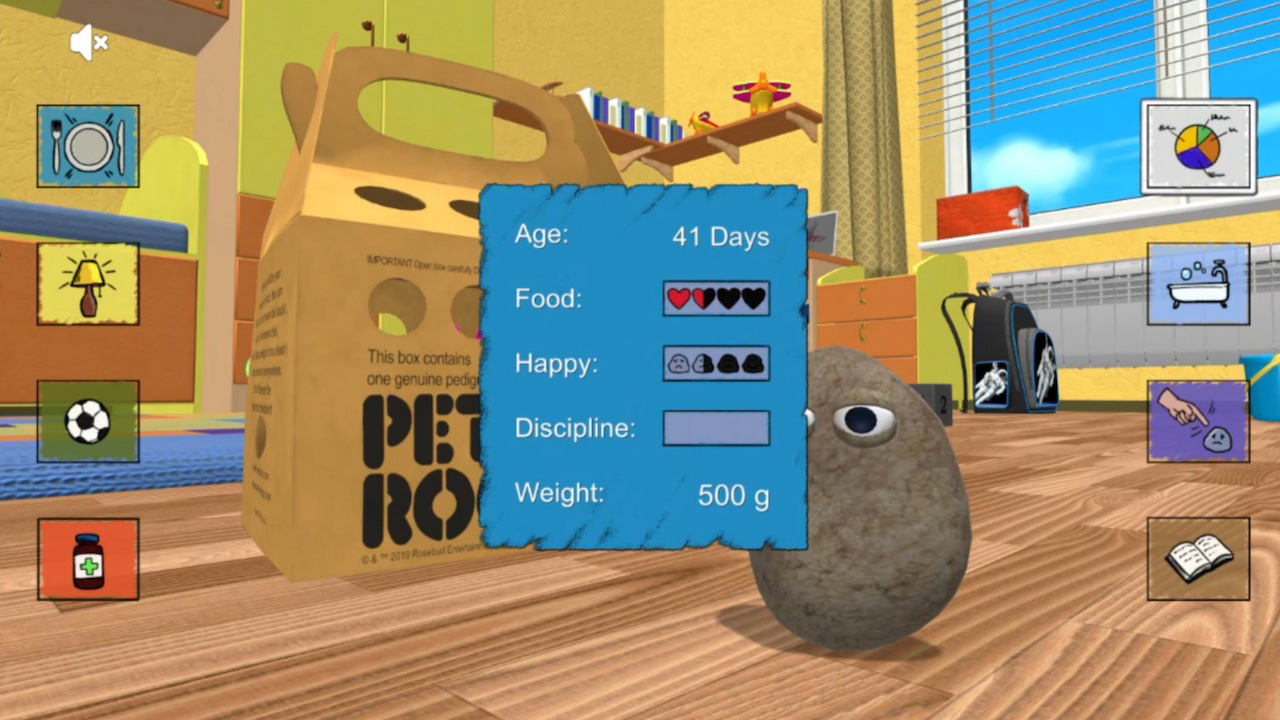Turn on the lamp icon
This screenshot has width=1280, height=720.
87,284
